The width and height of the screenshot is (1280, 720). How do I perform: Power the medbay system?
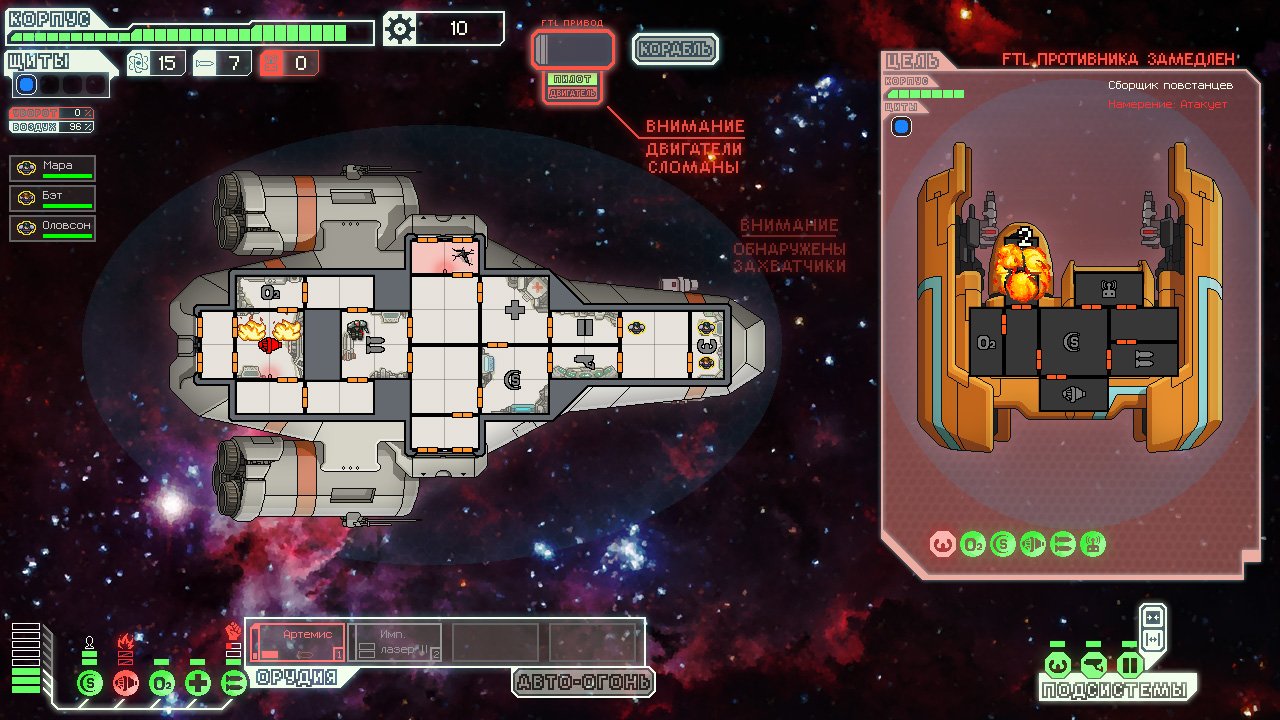200,681
